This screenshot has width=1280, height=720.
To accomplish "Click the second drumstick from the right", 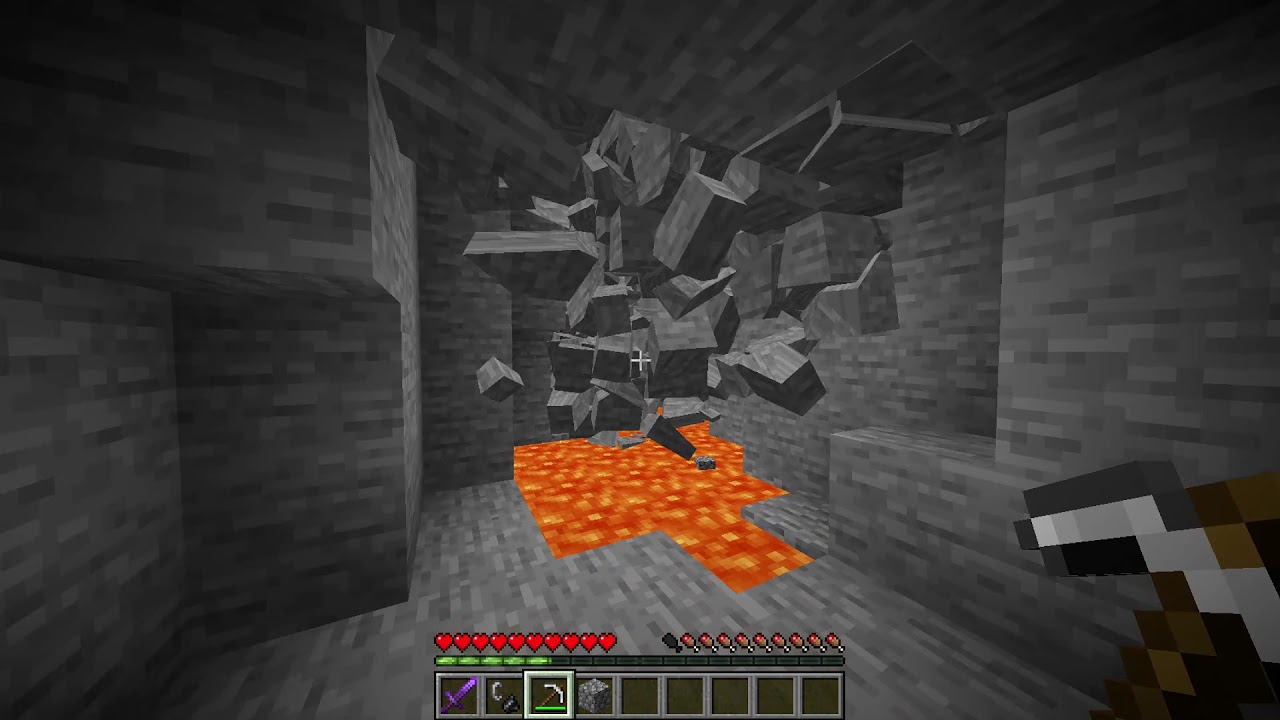I will (815, 640).
